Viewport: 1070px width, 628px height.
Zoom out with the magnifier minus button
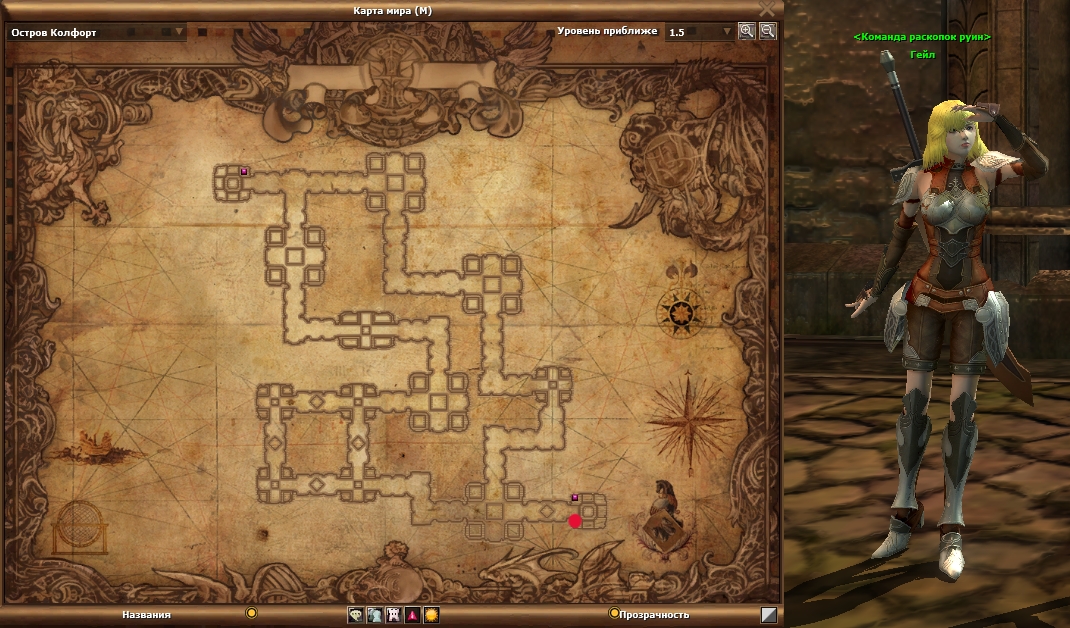(767, 31)
